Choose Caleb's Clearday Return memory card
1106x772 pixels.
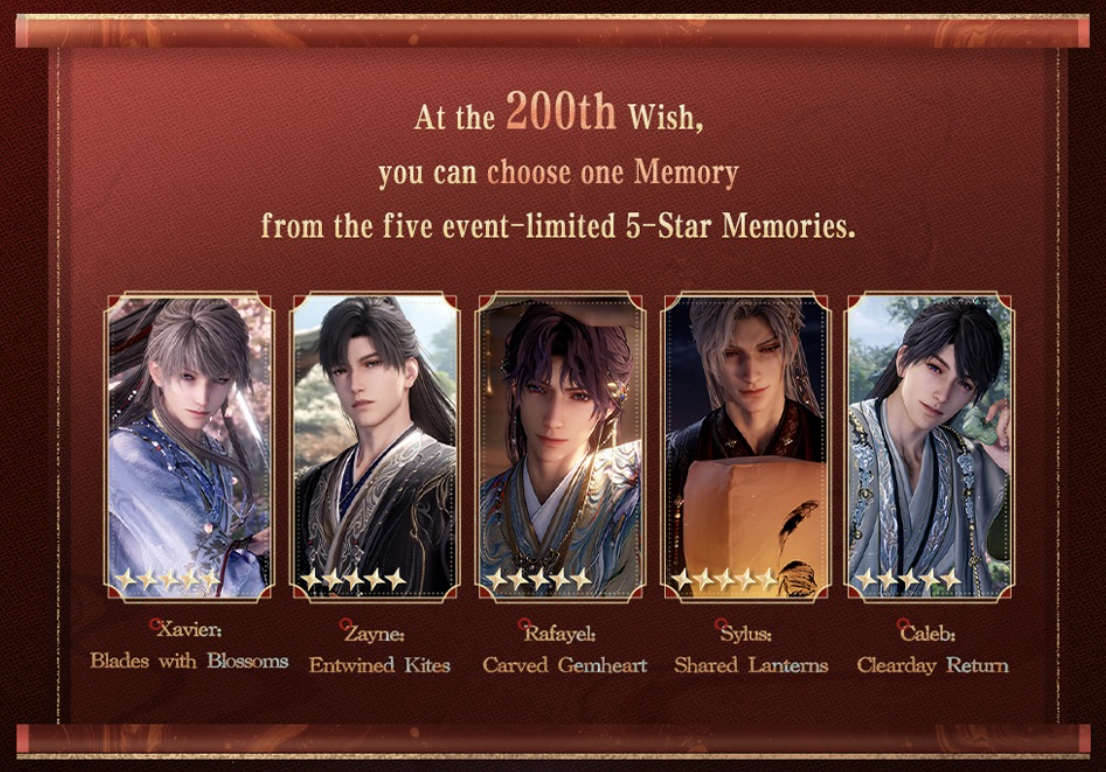point(930,447)
